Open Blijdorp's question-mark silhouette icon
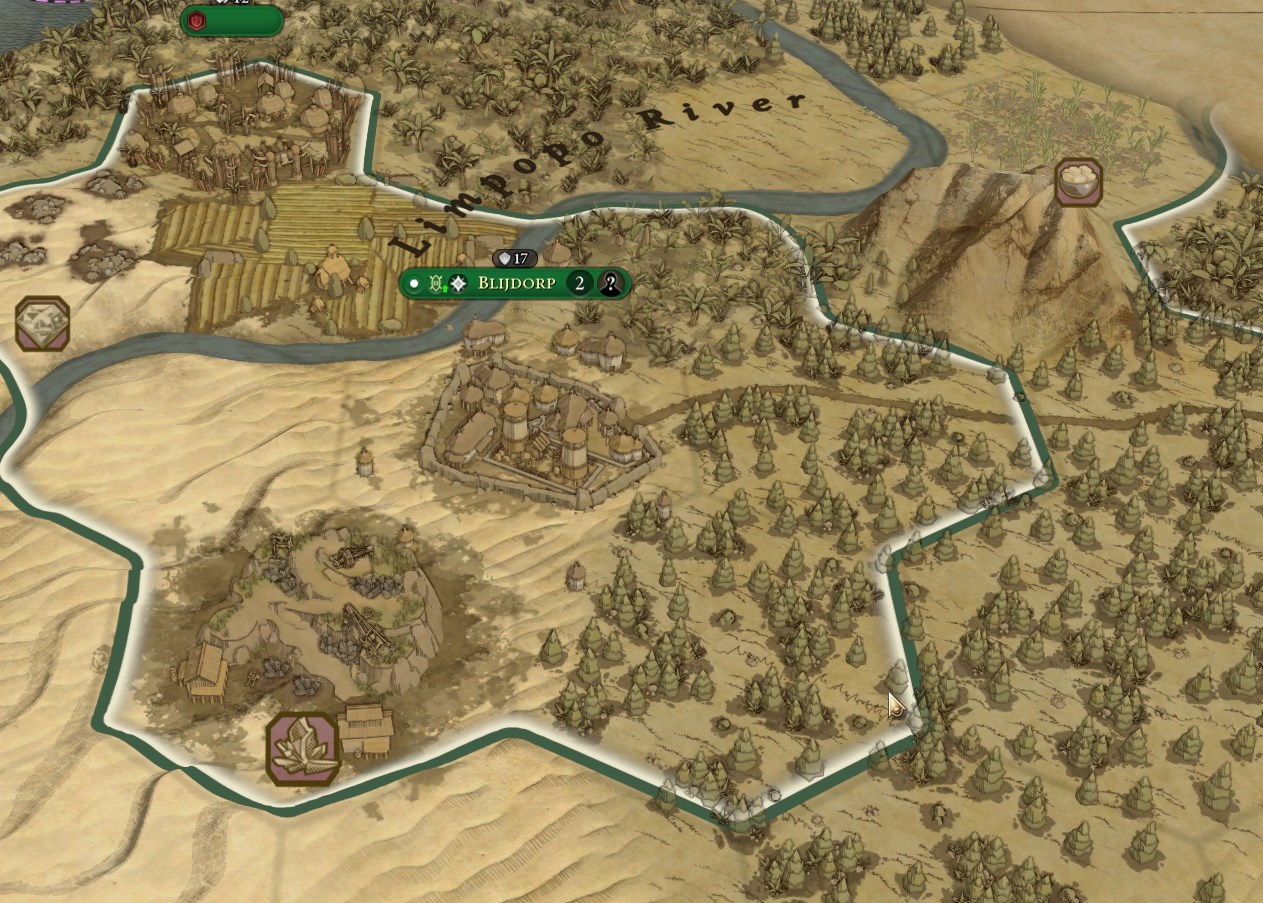The image size is (1263, 903). click(x=611, y=284)
